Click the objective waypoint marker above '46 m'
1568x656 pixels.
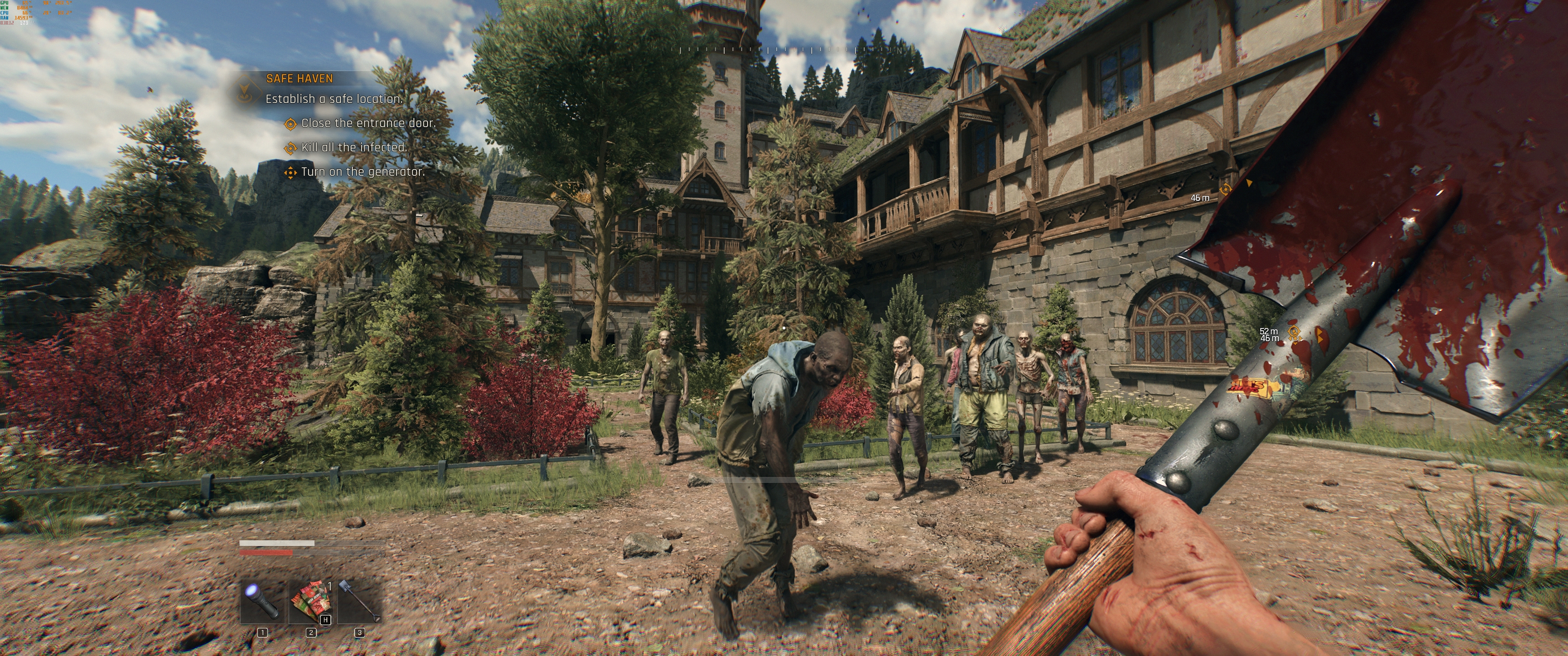click(x=1225, y=189)
